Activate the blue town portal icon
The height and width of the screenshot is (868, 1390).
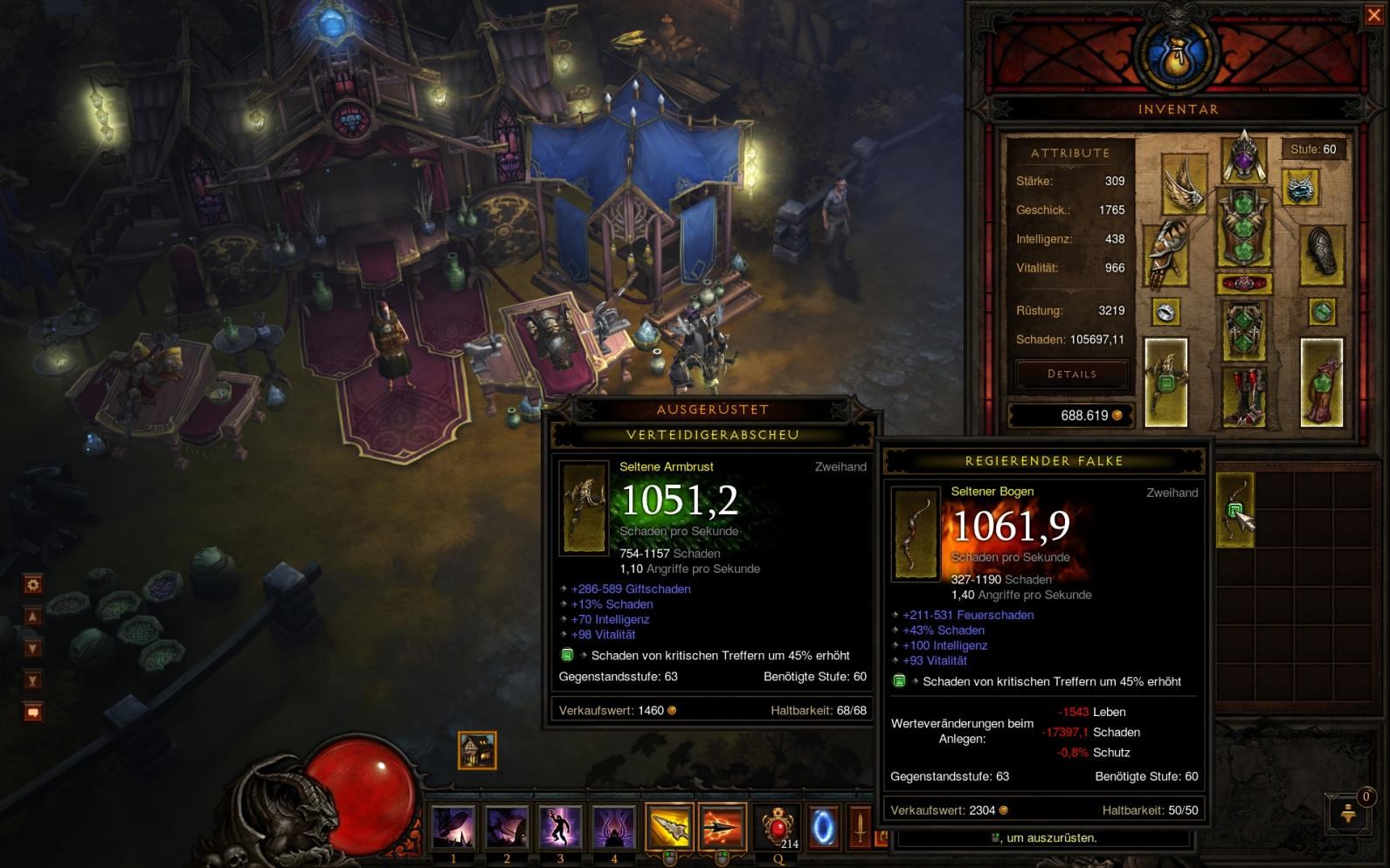tap(822, 827)
